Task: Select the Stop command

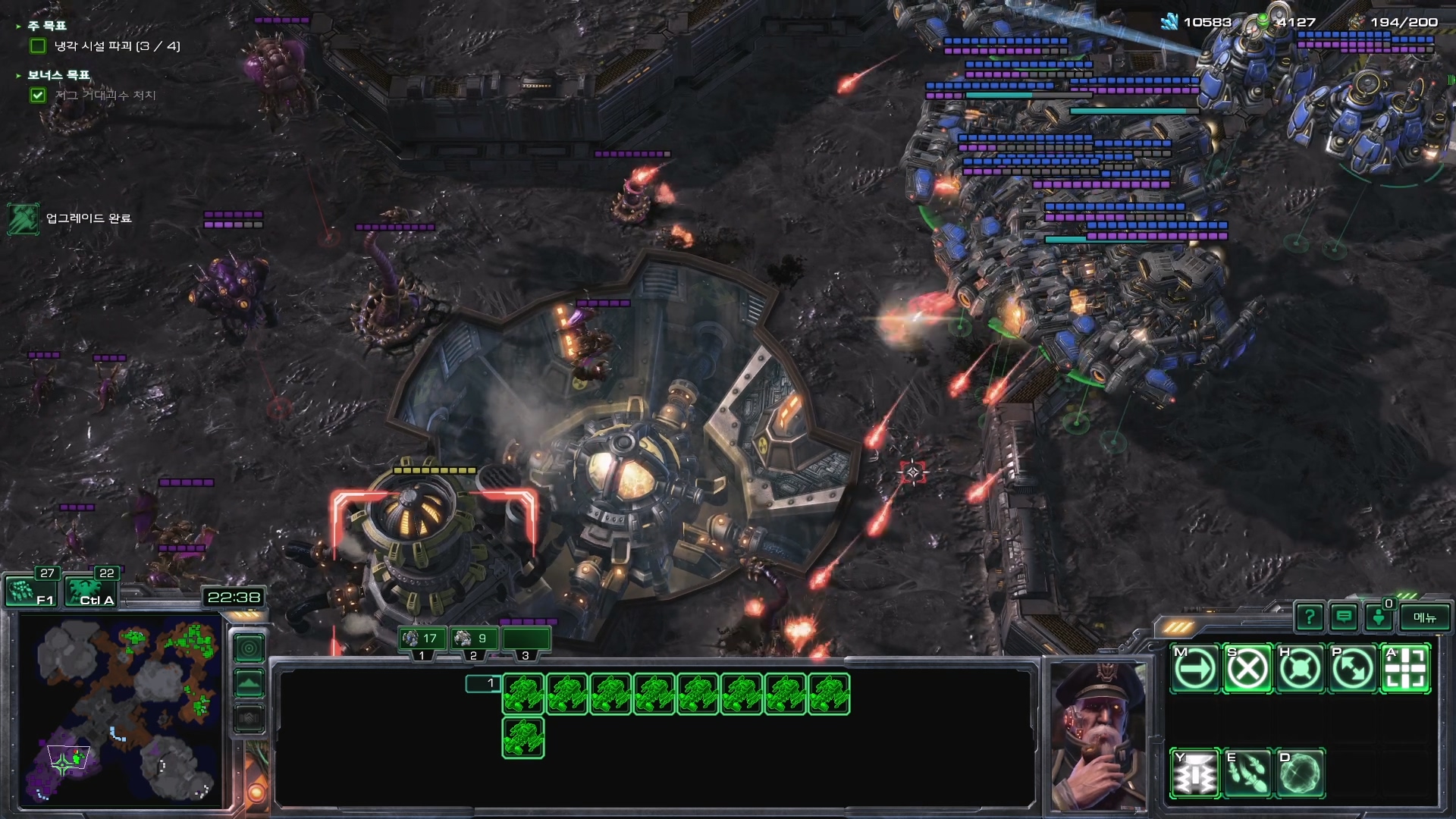Action: 1247,669
